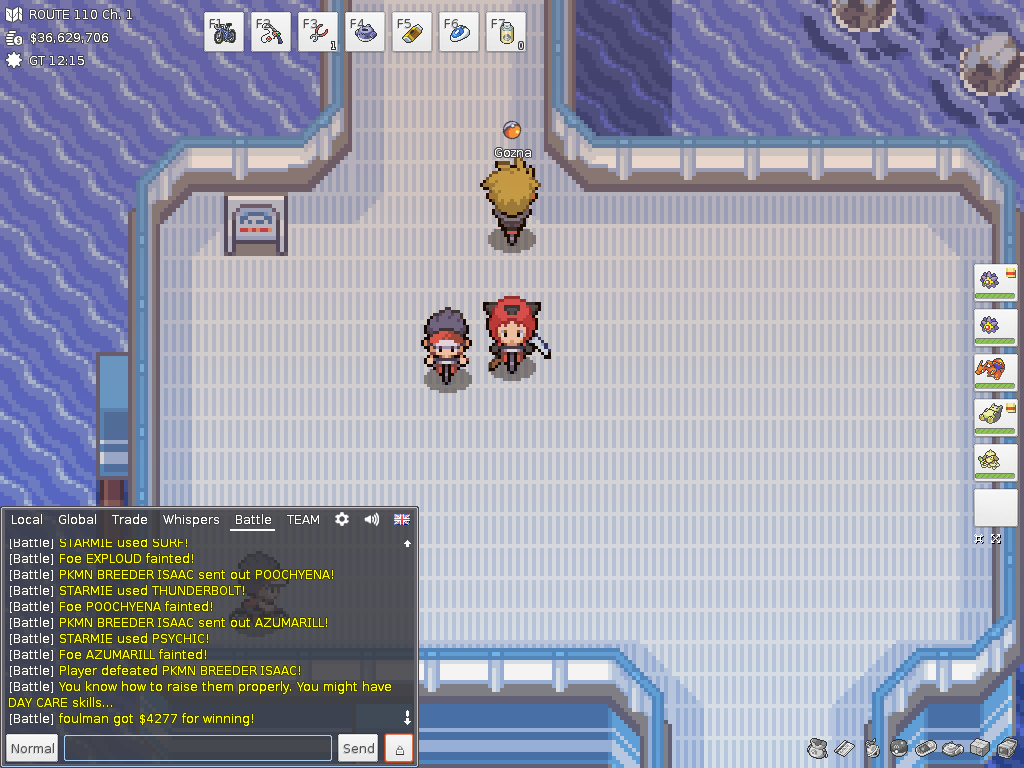1024x768 pixels.
Task: Select the F4 ocarina hotkey item
Action: tap(365, 32)
